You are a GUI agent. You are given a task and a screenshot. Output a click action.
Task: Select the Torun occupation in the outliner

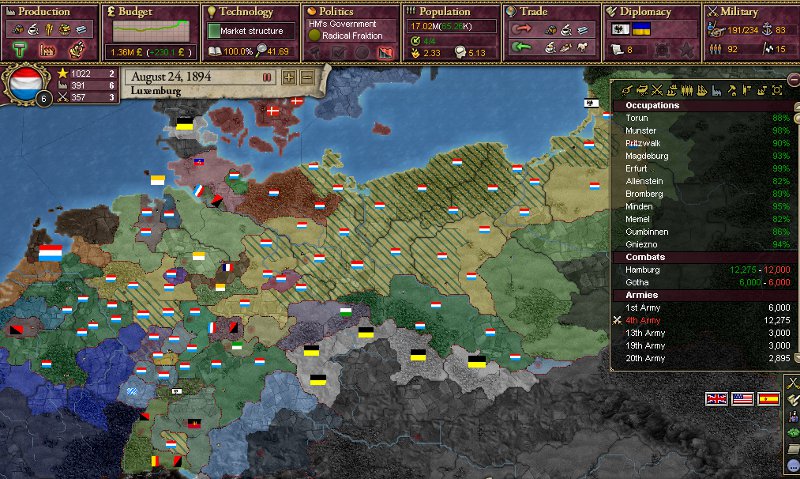[x=637, y=118]
